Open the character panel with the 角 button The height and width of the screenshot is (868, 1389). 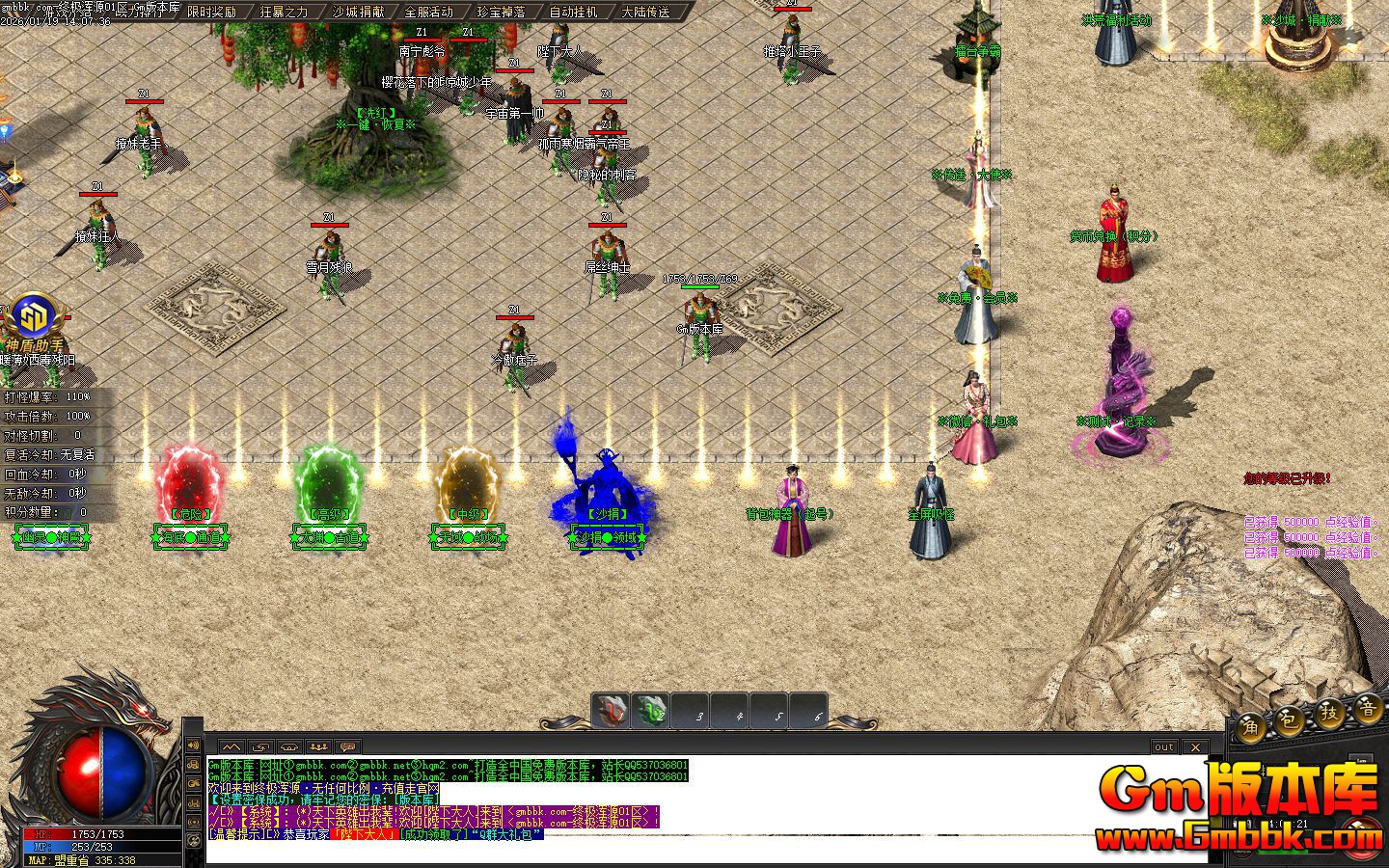pyautogui.click(x=1251, y=725)
